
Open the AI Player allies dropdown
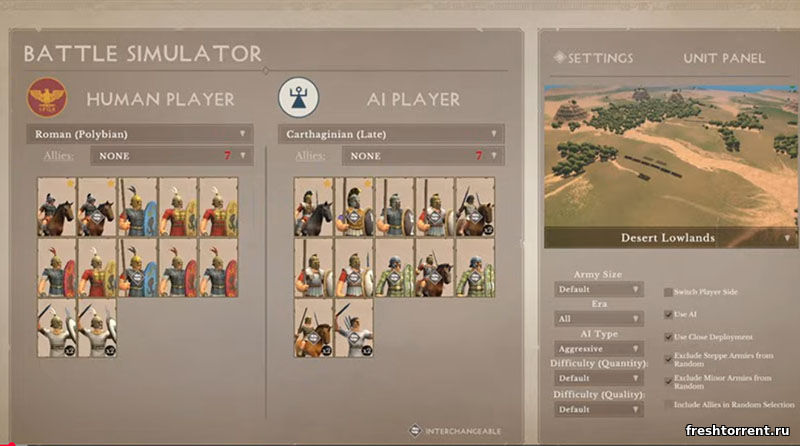(422, 156)
